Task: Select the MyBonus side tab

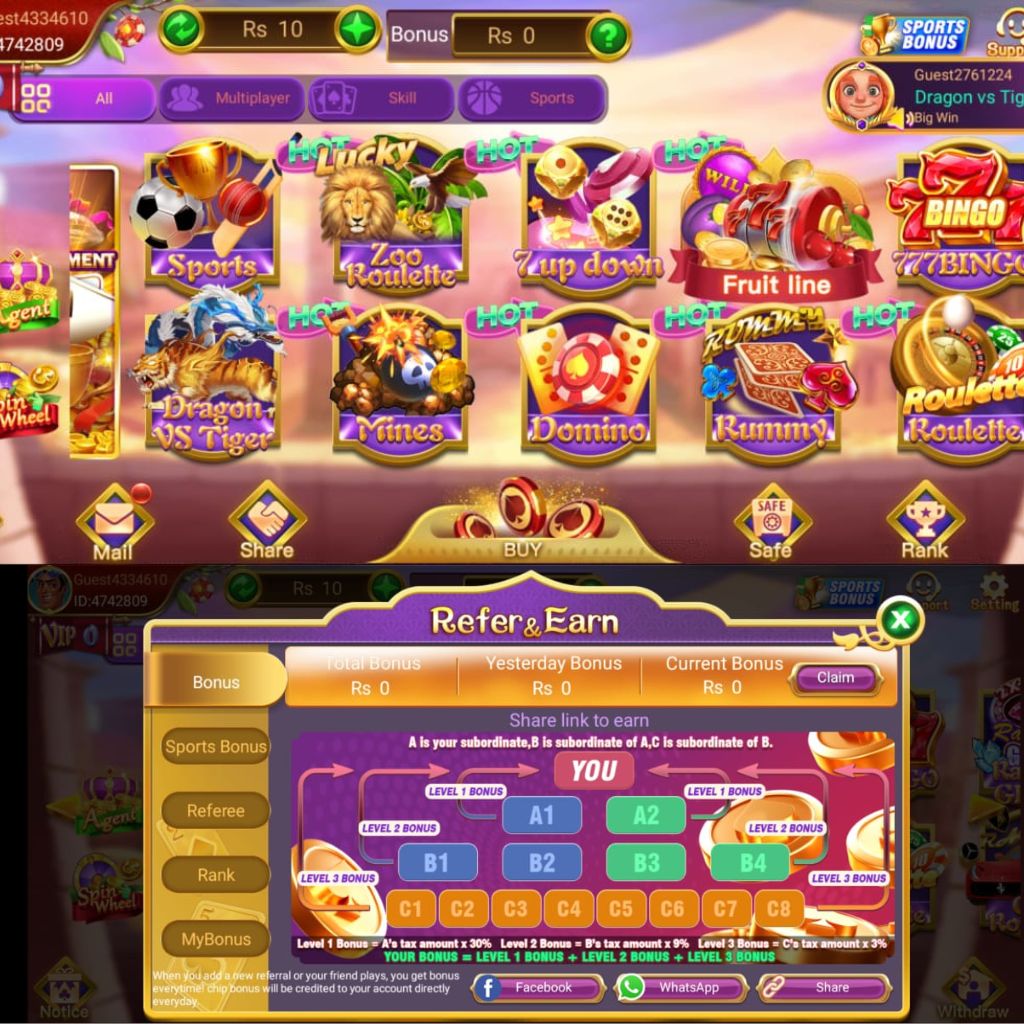Action: (x=215, y=939)
